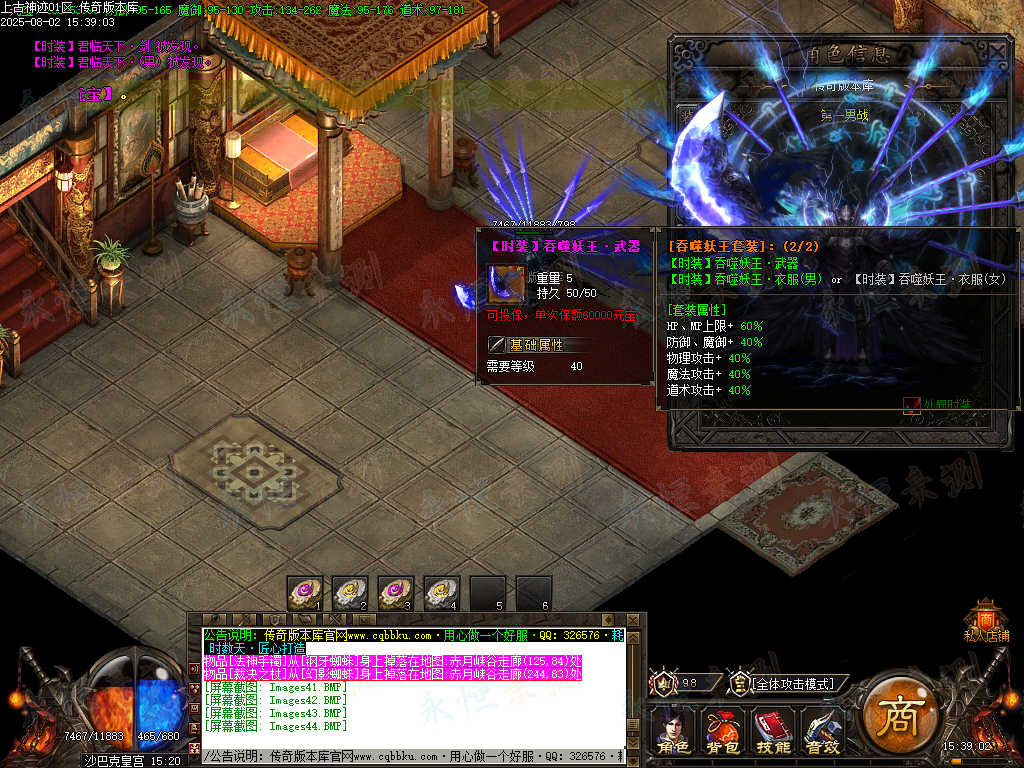This screenshot has width=1024, height=768.
Task: Open the 技能 skills book
Action: [x=771, y=730]
